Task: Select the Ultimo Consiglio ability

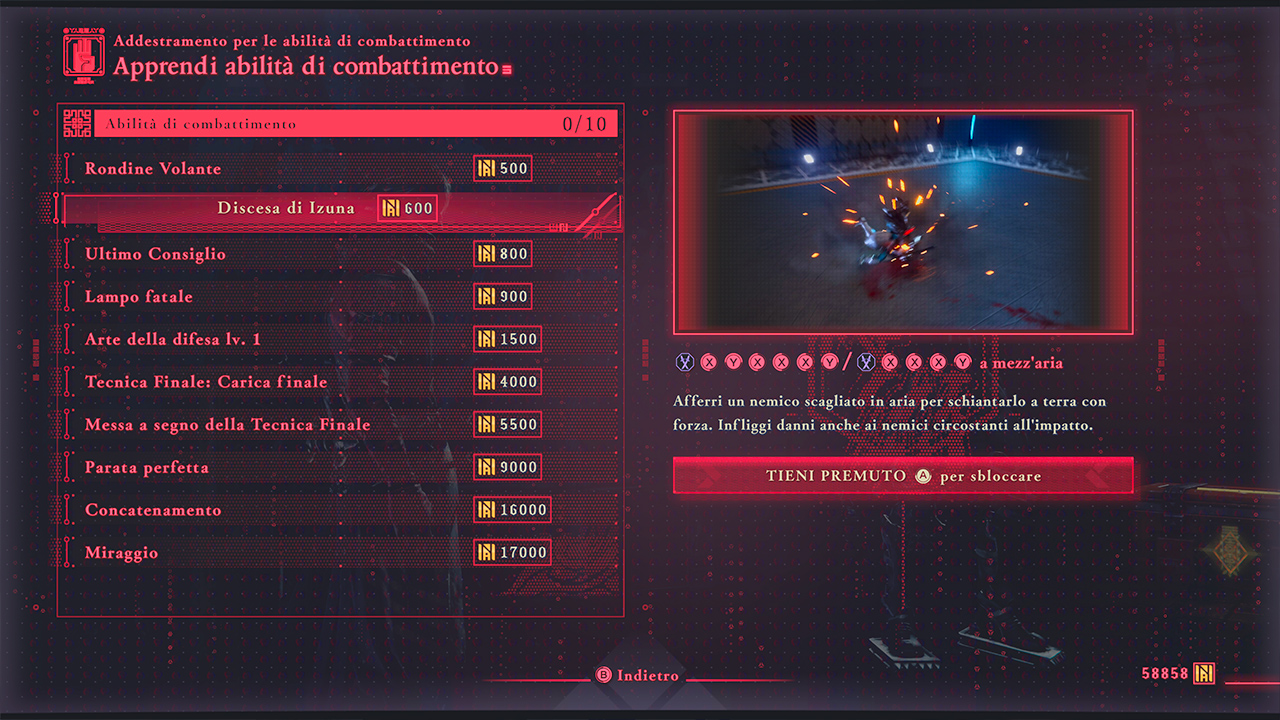Action: 155,254
